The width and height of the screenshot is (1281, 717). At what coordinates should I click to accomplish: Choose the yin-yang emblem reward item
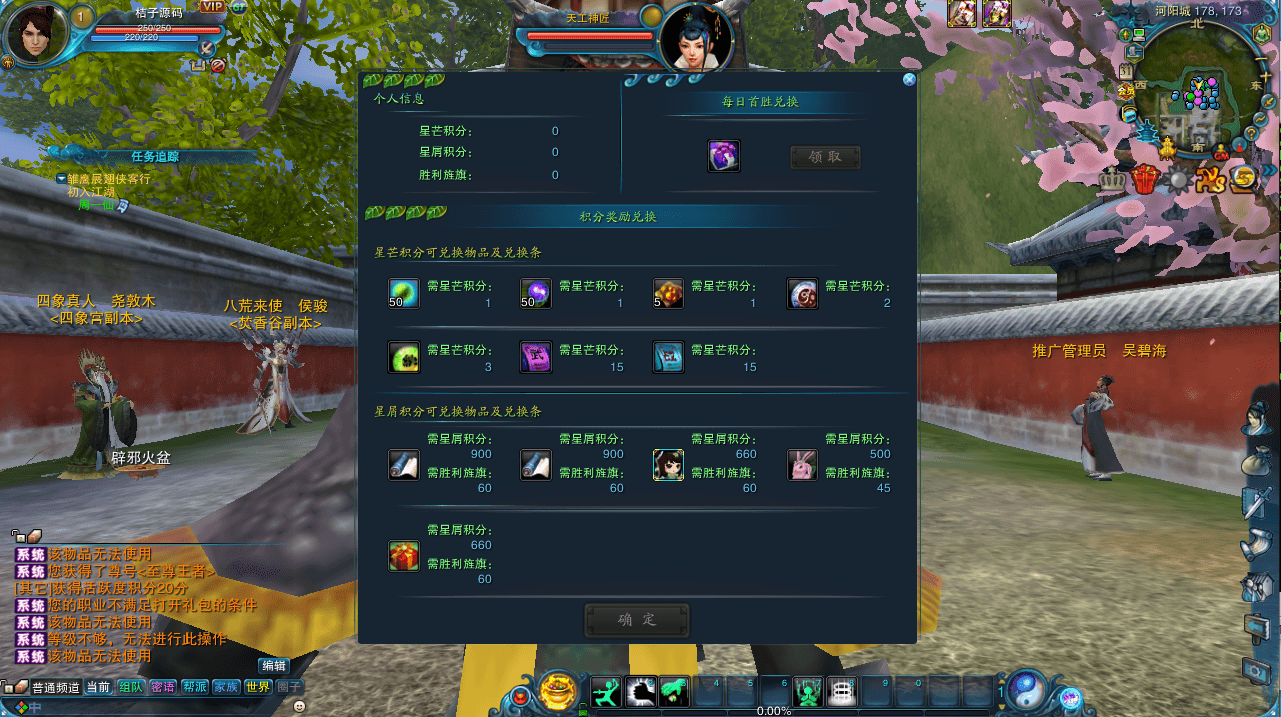point(802,293)
